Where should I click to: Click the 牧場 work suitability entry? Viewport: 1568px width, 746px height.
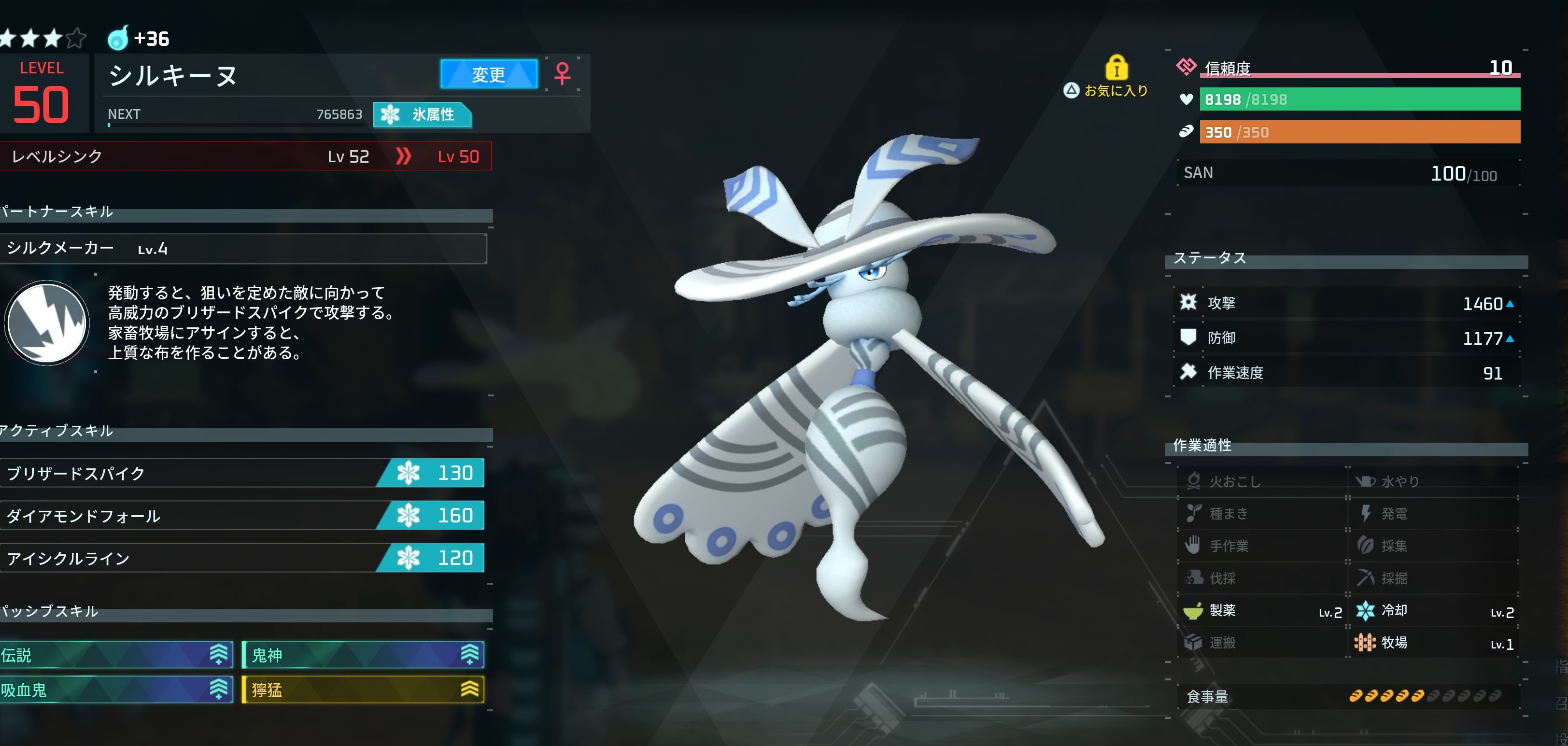(x=1433, y=643)
